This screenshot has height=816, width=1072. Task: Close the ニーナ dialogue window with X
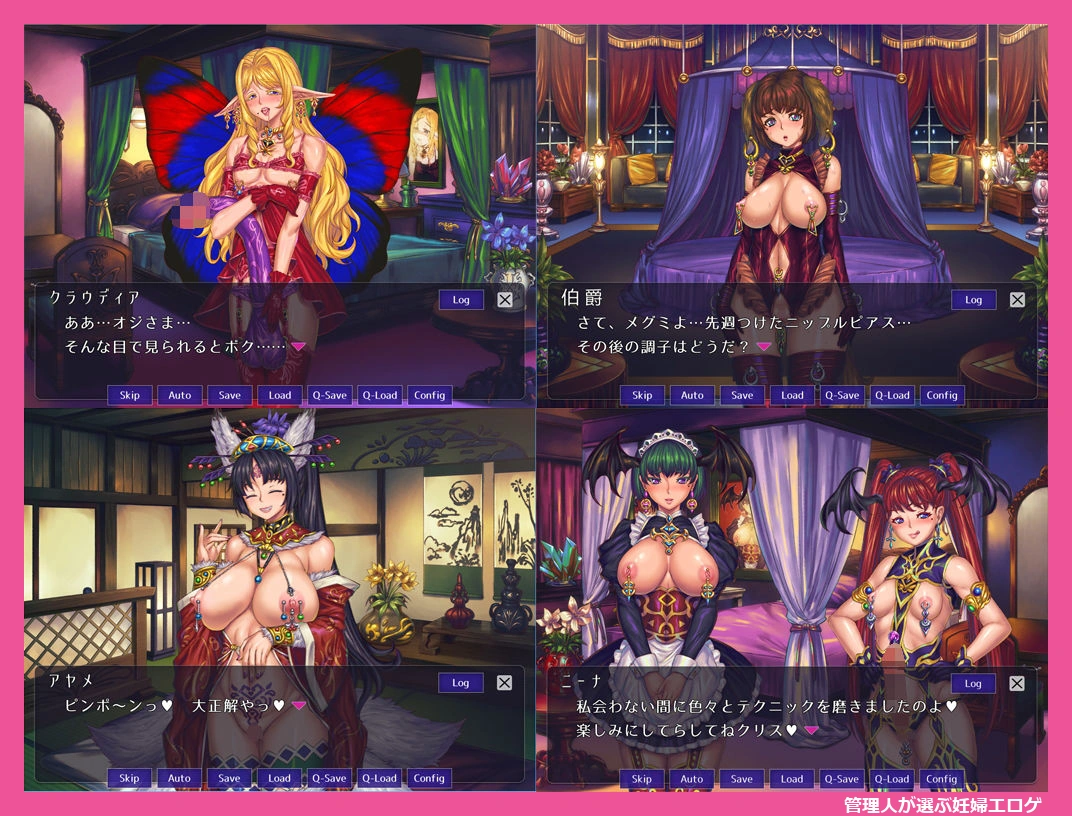pyautogui.click(x=1017, y=683)
